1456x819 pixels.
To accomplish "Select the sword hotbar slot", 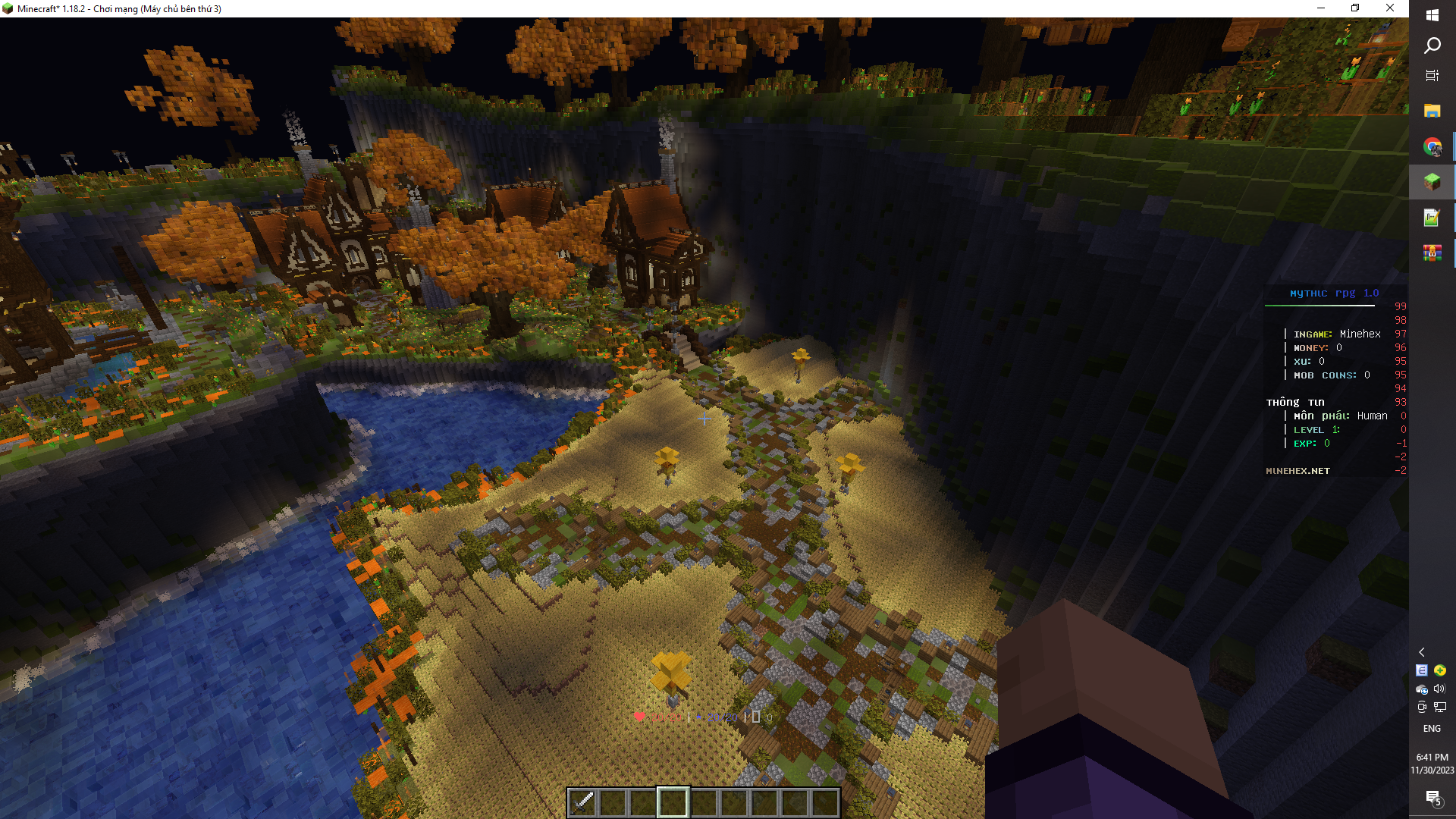I will click(582, 802).
